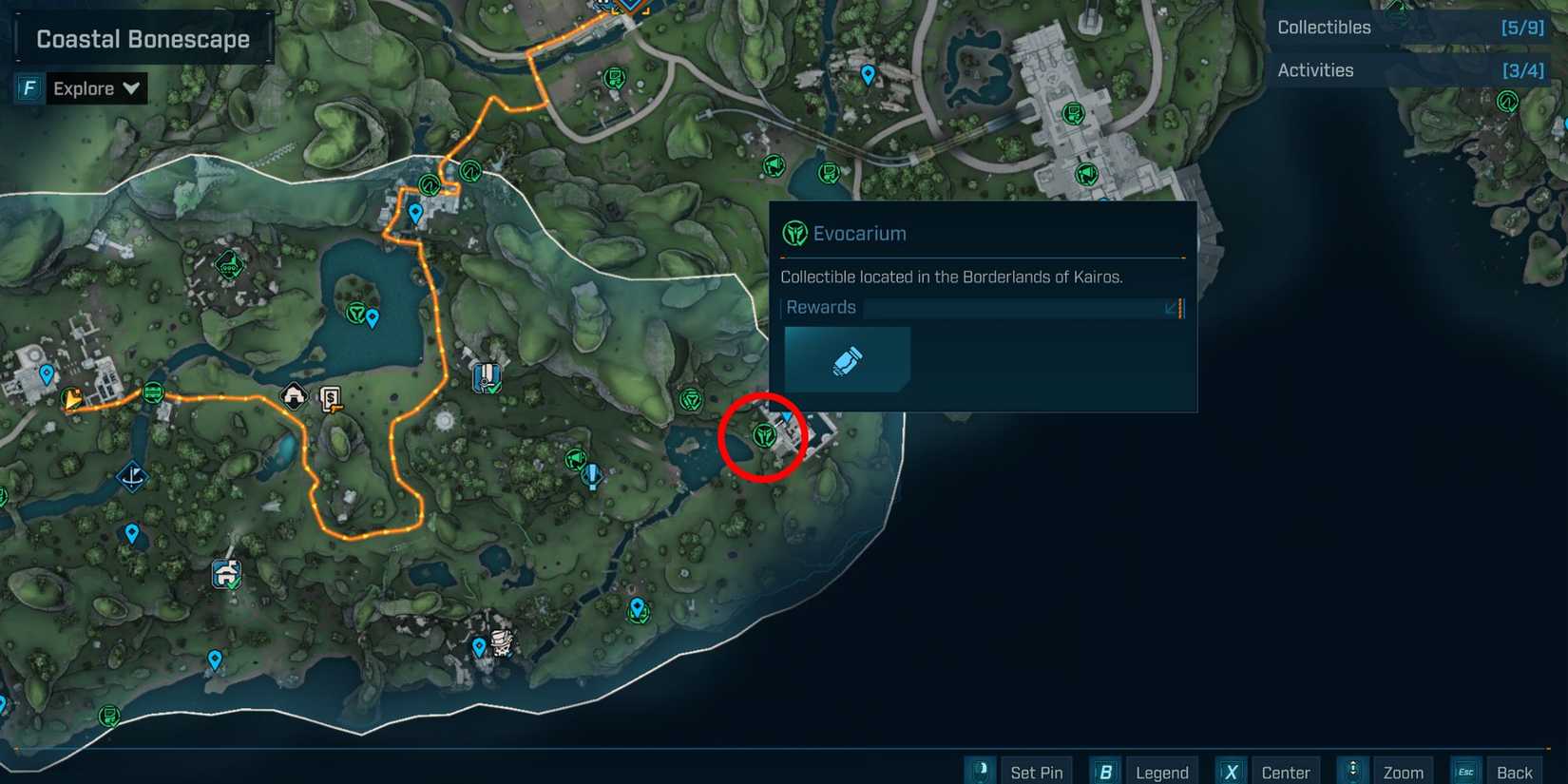Image resolution: width=1568 pixels, height=784 pixels.
Task: Click the Set Pin button
Action: [1037, 772]
